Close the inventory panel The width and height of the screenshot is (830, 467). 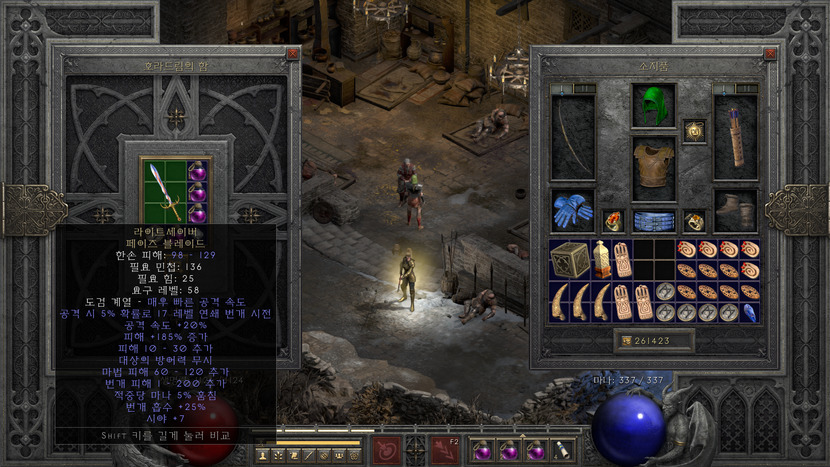pos(769,54)
